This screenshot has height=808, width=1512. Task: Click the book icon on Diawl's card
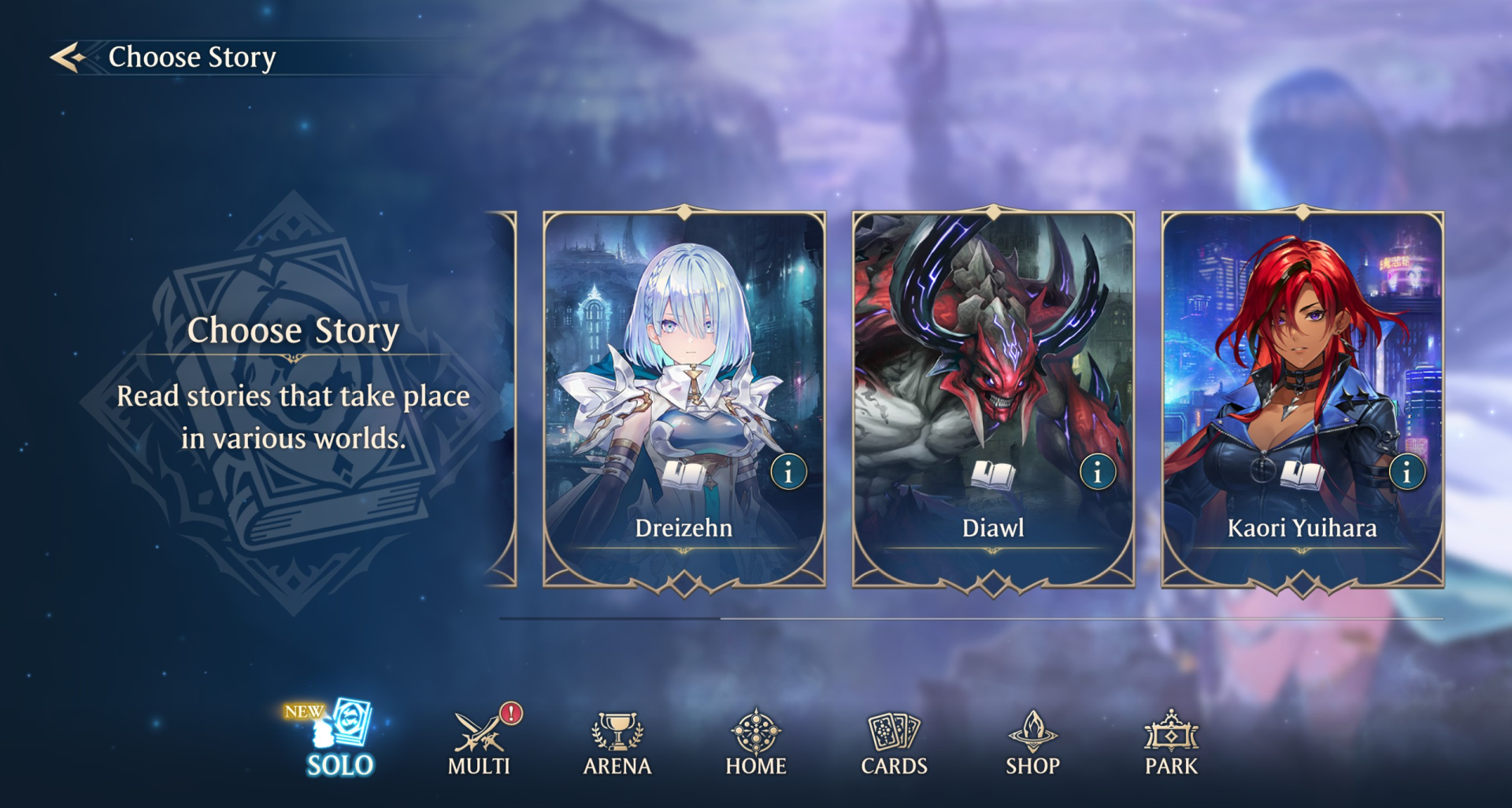pos(991,475)
